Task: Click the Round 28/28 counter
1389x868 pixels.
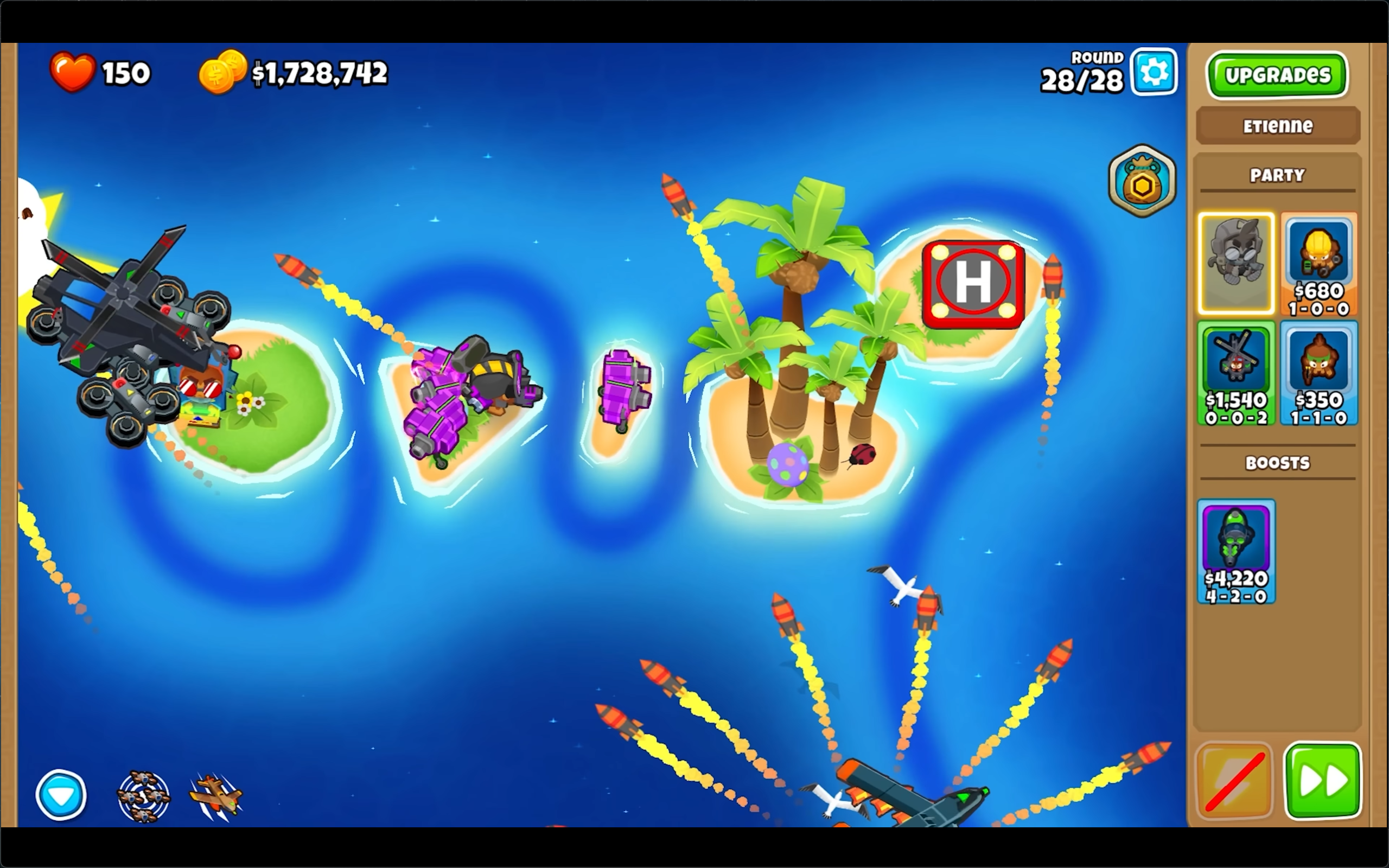Action: coord(1082,72)
